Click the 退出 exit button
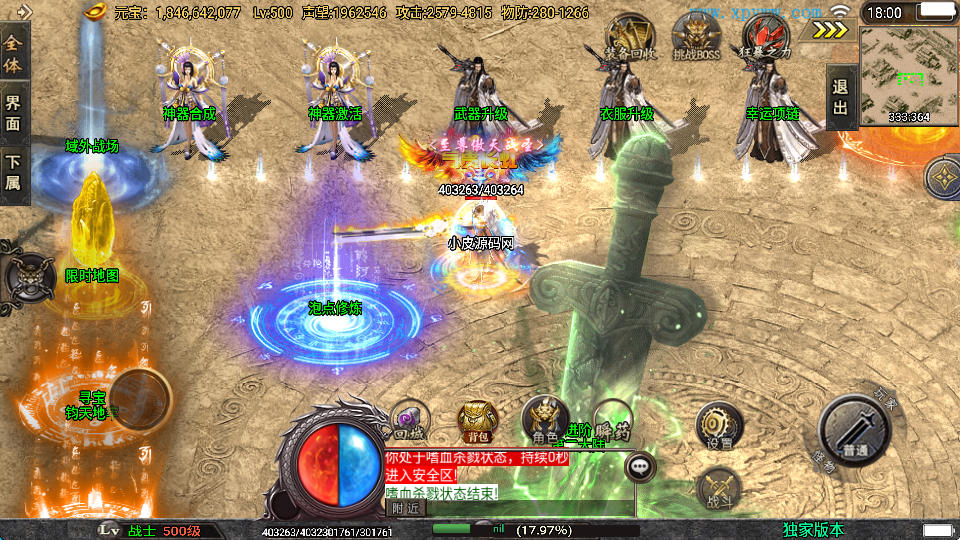 (841, 98)
